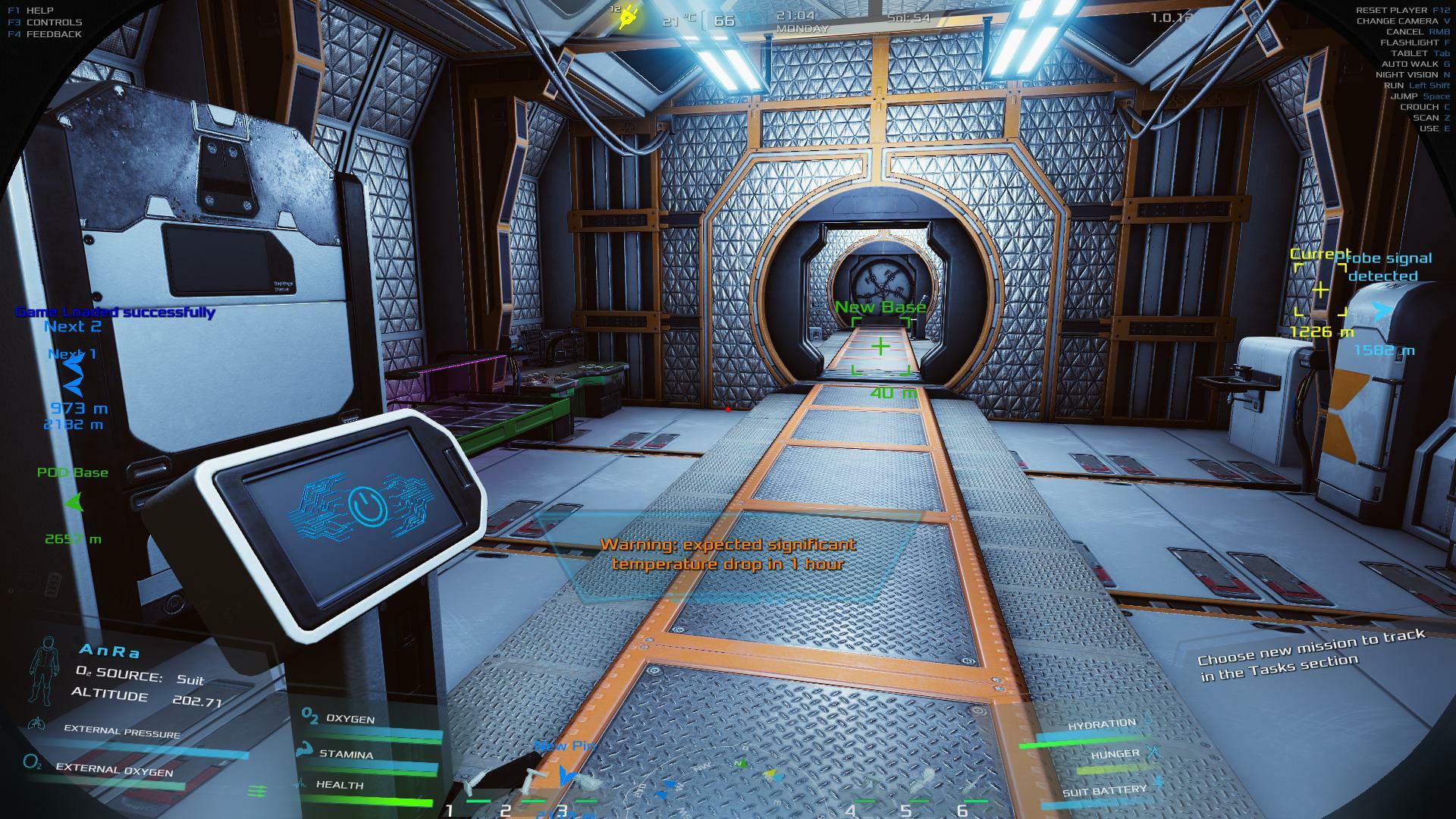Screen dimensions: 1456x819
Task: Click the POD Base waypoint arrow
Action: (x=74, y=502)
